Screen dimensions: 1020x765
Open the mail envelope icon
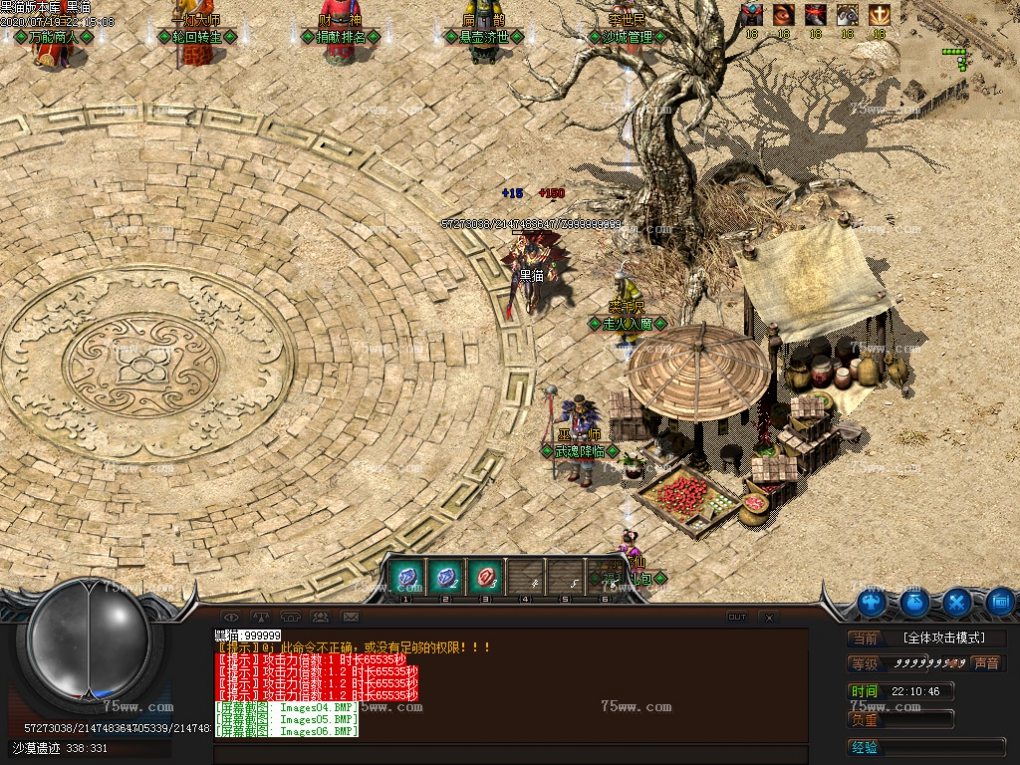pyautogui.click(x=350, y=617)
